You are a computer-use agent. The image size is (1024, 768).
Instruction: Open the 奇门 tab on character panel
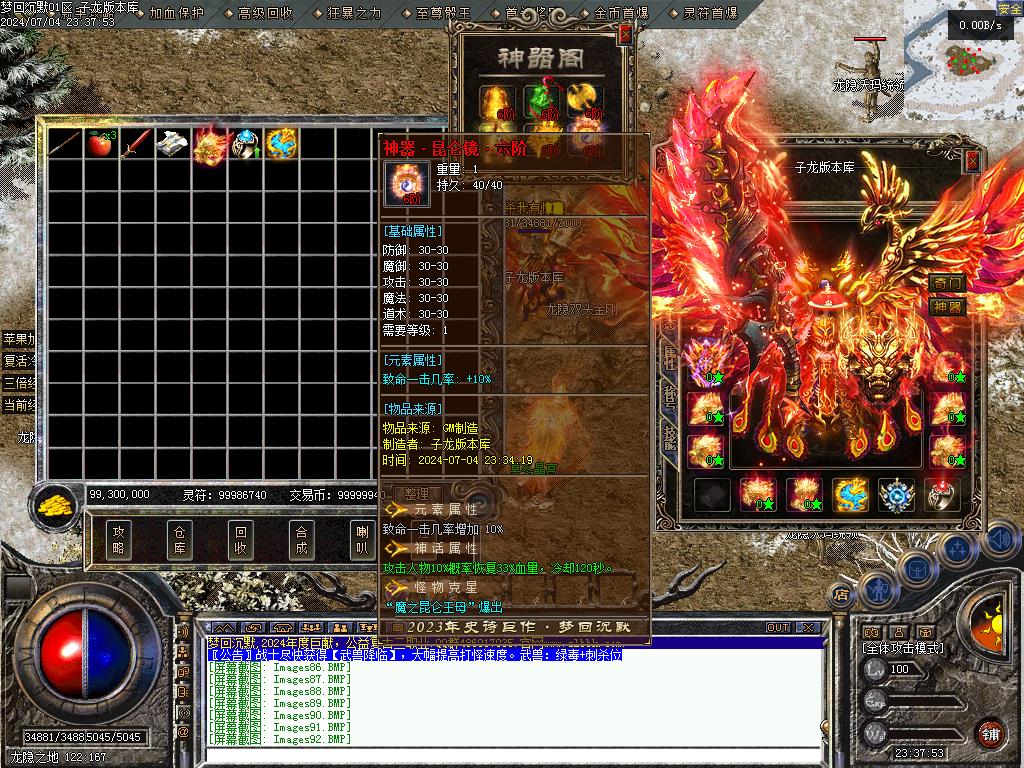(x=947, y=284)
